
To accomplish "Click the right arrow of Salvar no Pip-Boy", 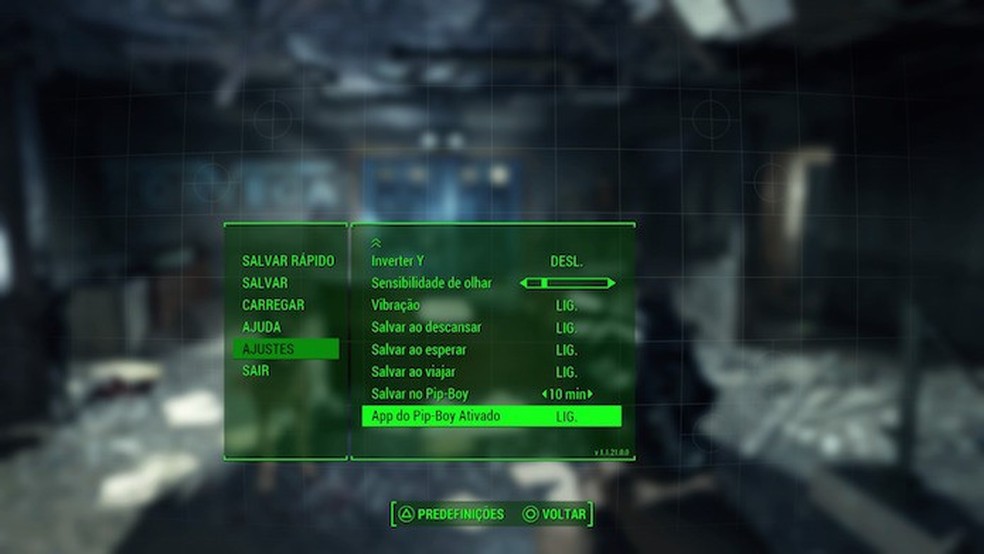I will 591,394.
